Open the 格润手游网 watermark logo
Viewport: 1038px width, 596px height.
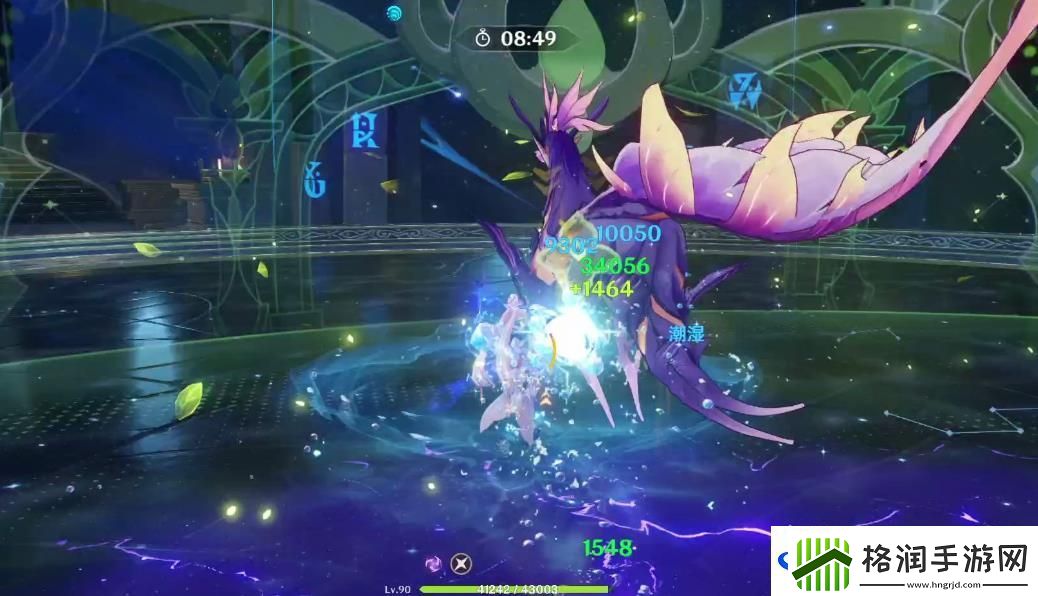tap(822, 562)
